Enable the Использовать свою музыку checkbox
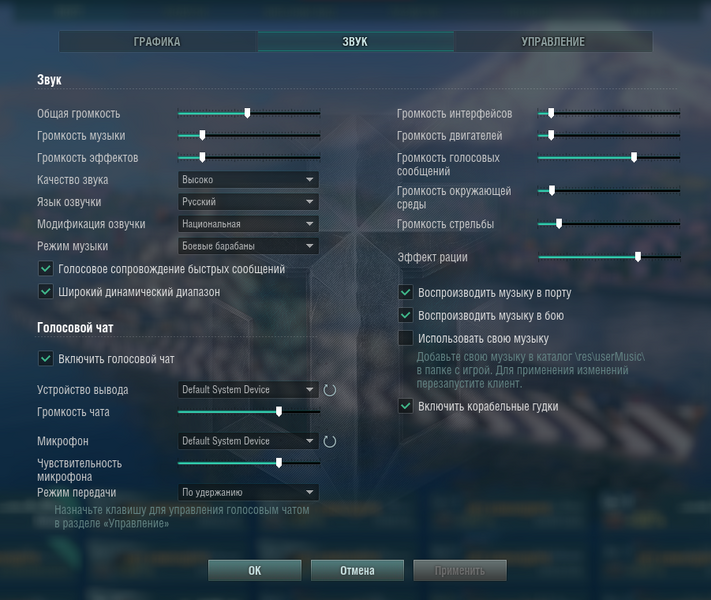This screenshot has width=711, height=600. [406, 339]
